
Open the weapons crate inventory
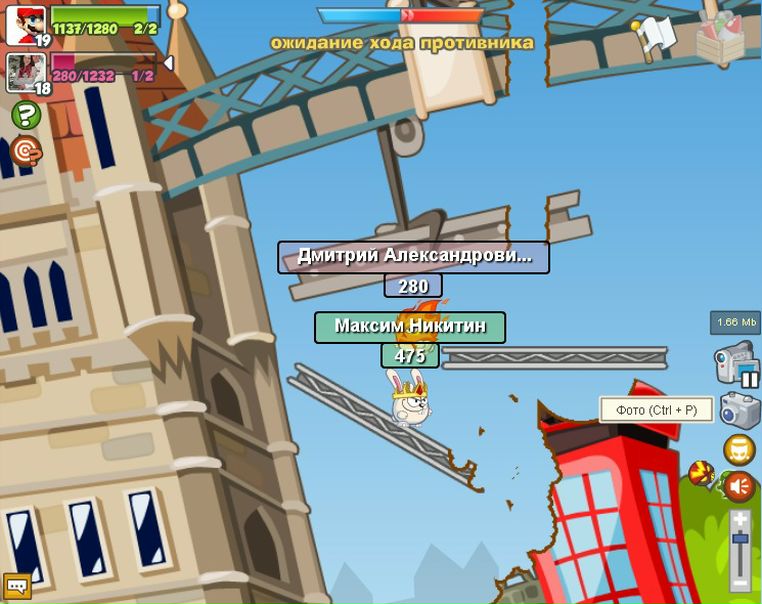pos(720,39)
